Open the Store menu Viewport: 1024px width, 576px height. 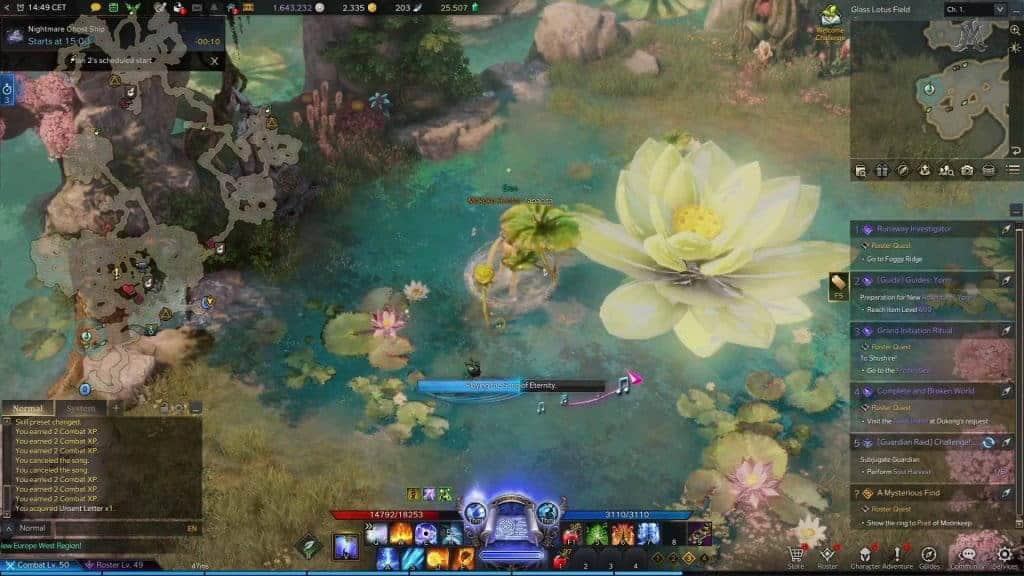tap(796, 555)
